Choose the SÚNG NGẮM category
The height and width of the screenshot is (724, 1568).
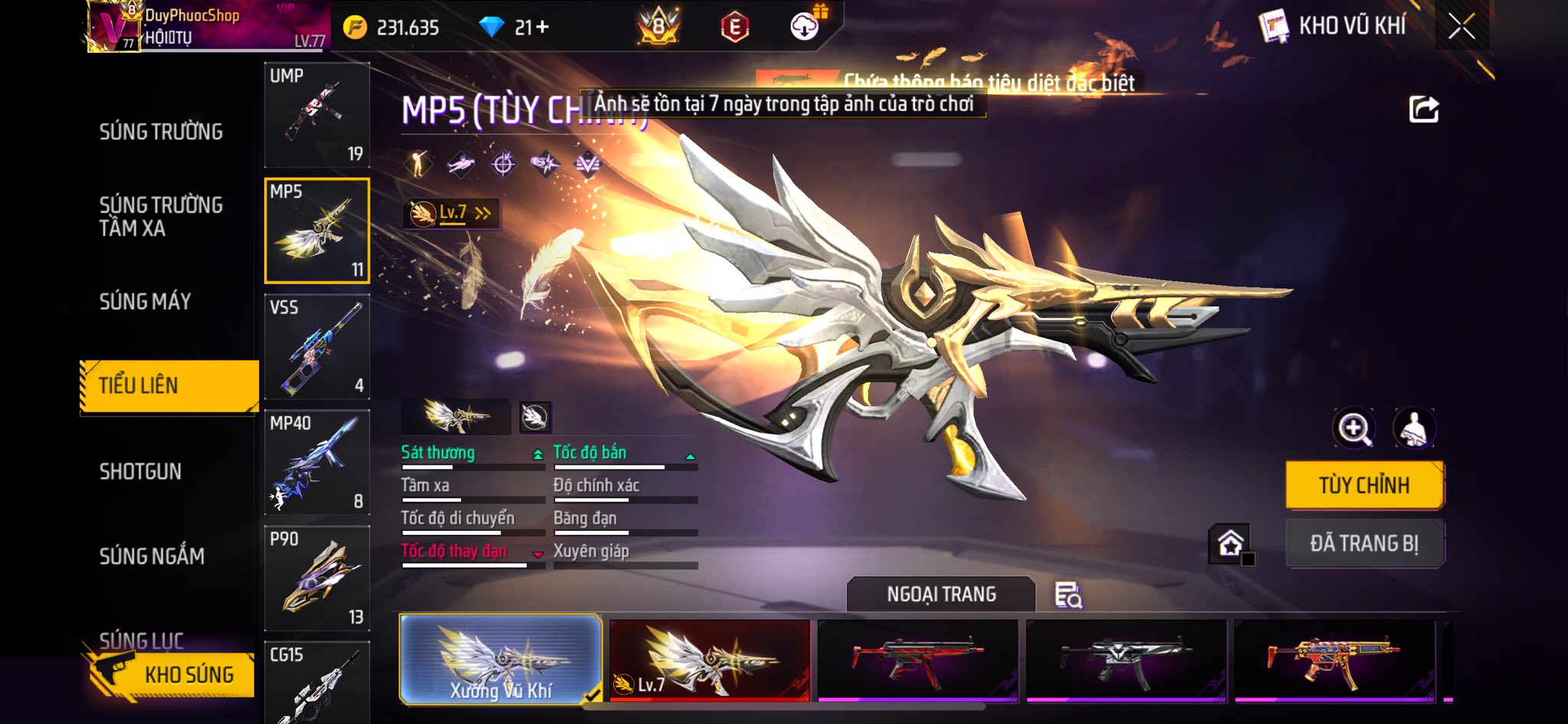click(152, 556)
